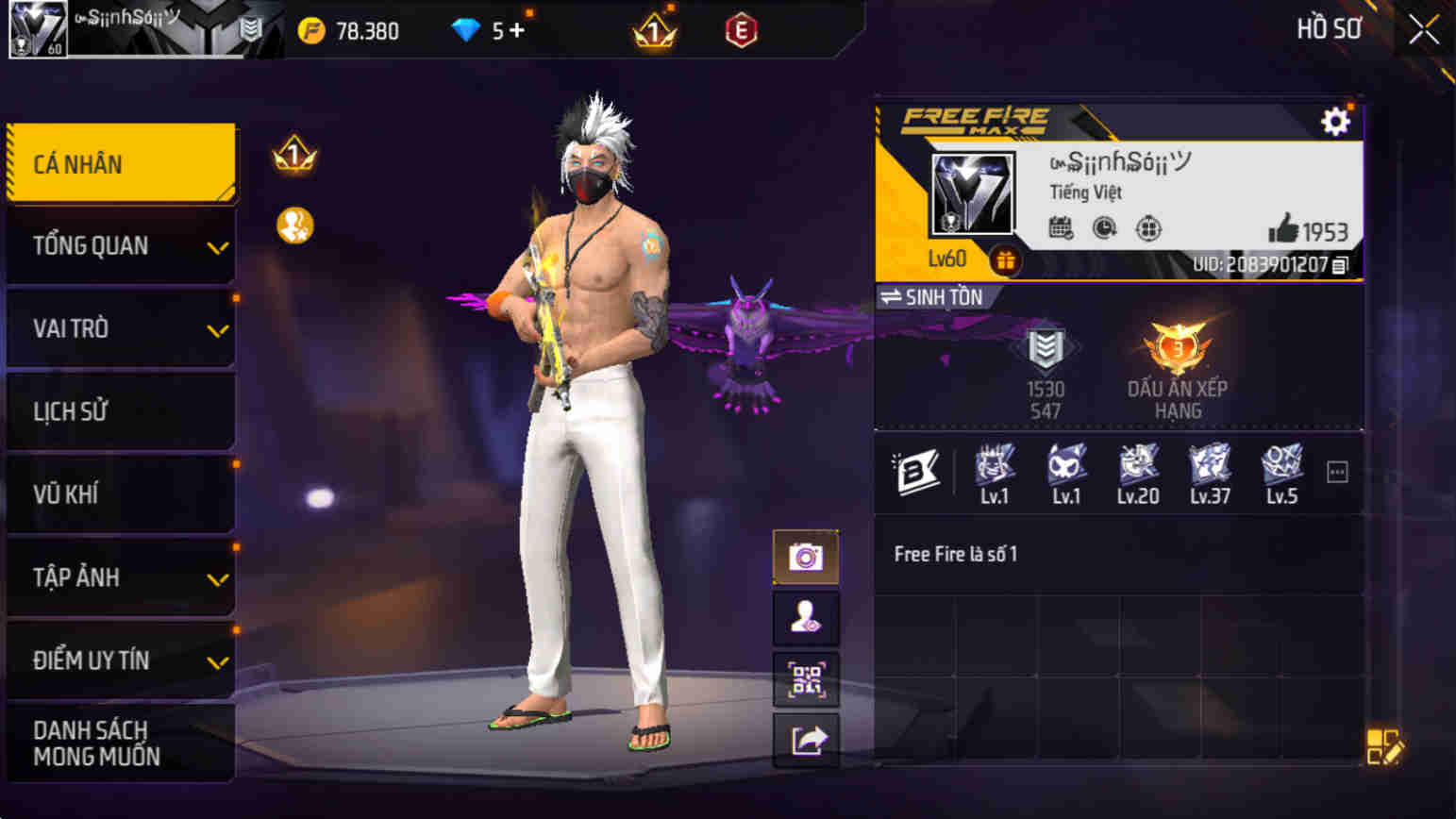Open the camera screenshot tool
This screenshot has height=819, width=1456.
(806, 558)
